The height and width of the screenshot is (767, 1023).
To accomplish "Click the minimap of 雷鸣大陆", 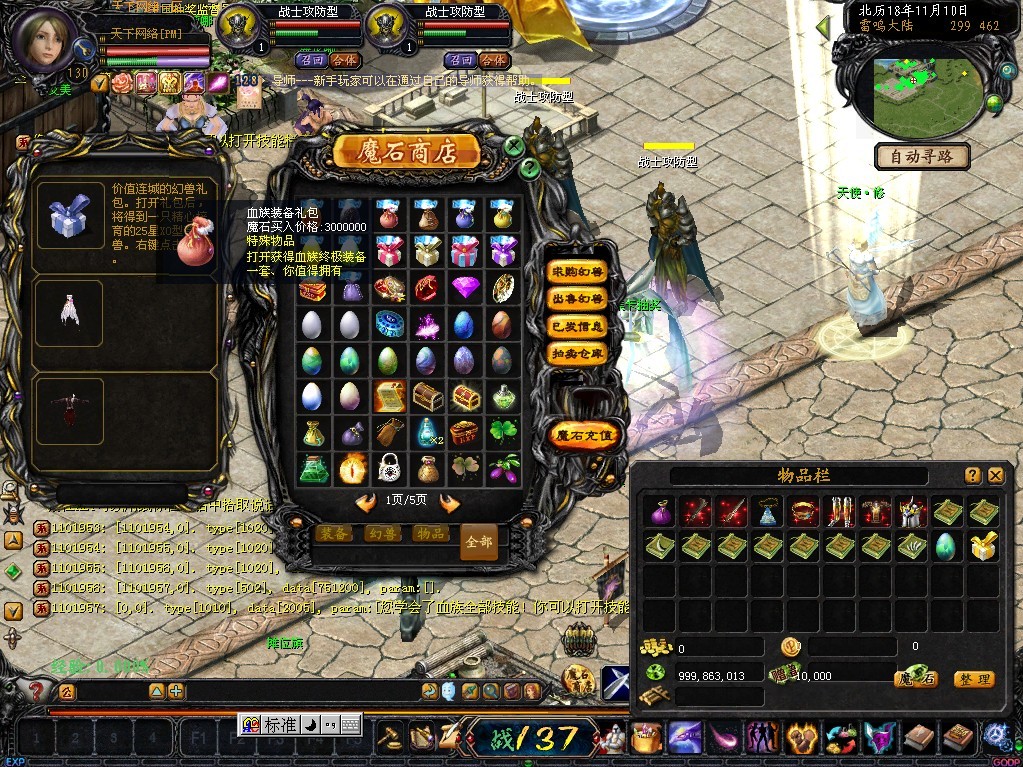I will click(x=923, y=92).
